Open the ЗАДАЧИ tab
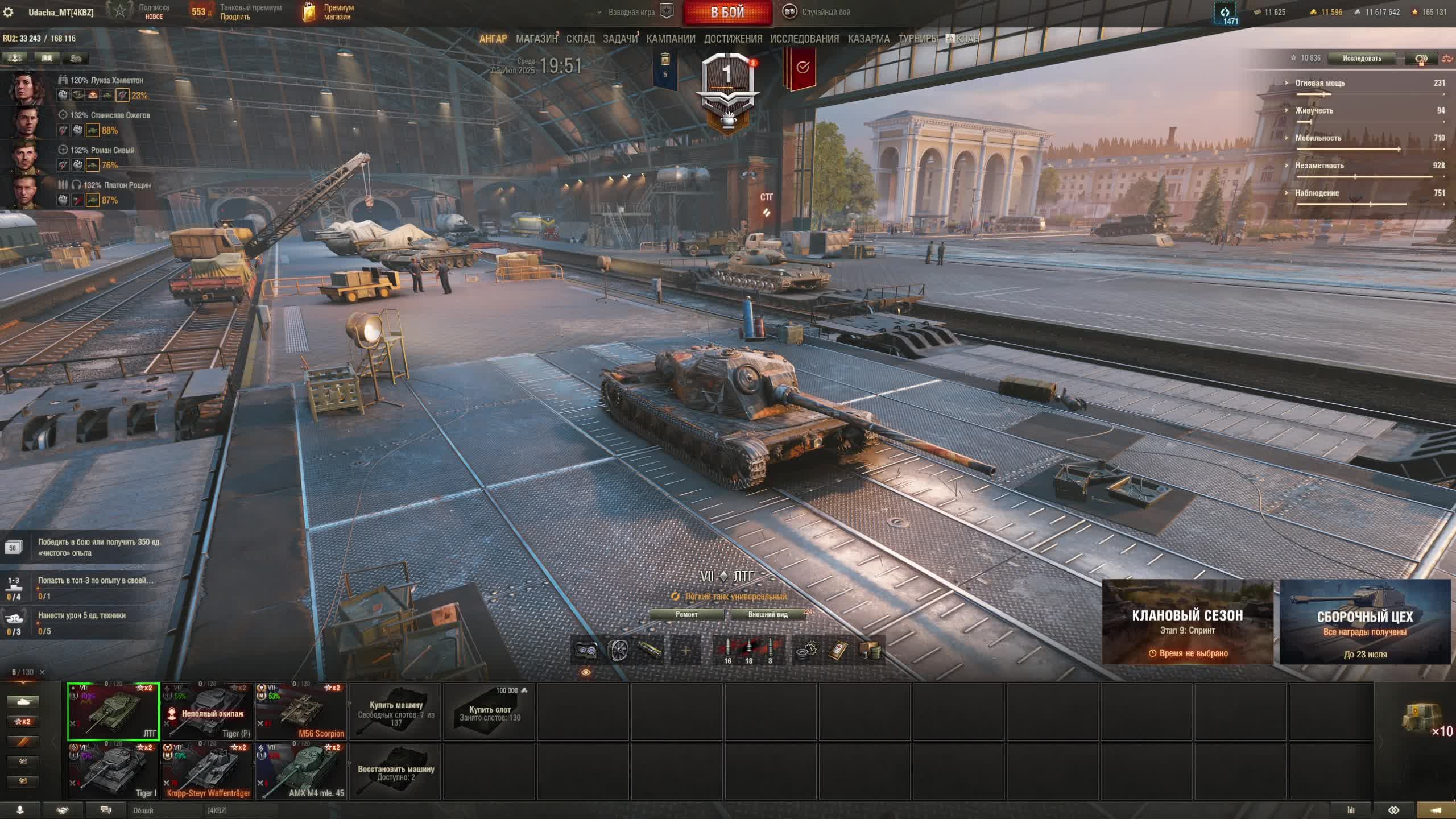 pyautogui.click(x=620, y=39)
